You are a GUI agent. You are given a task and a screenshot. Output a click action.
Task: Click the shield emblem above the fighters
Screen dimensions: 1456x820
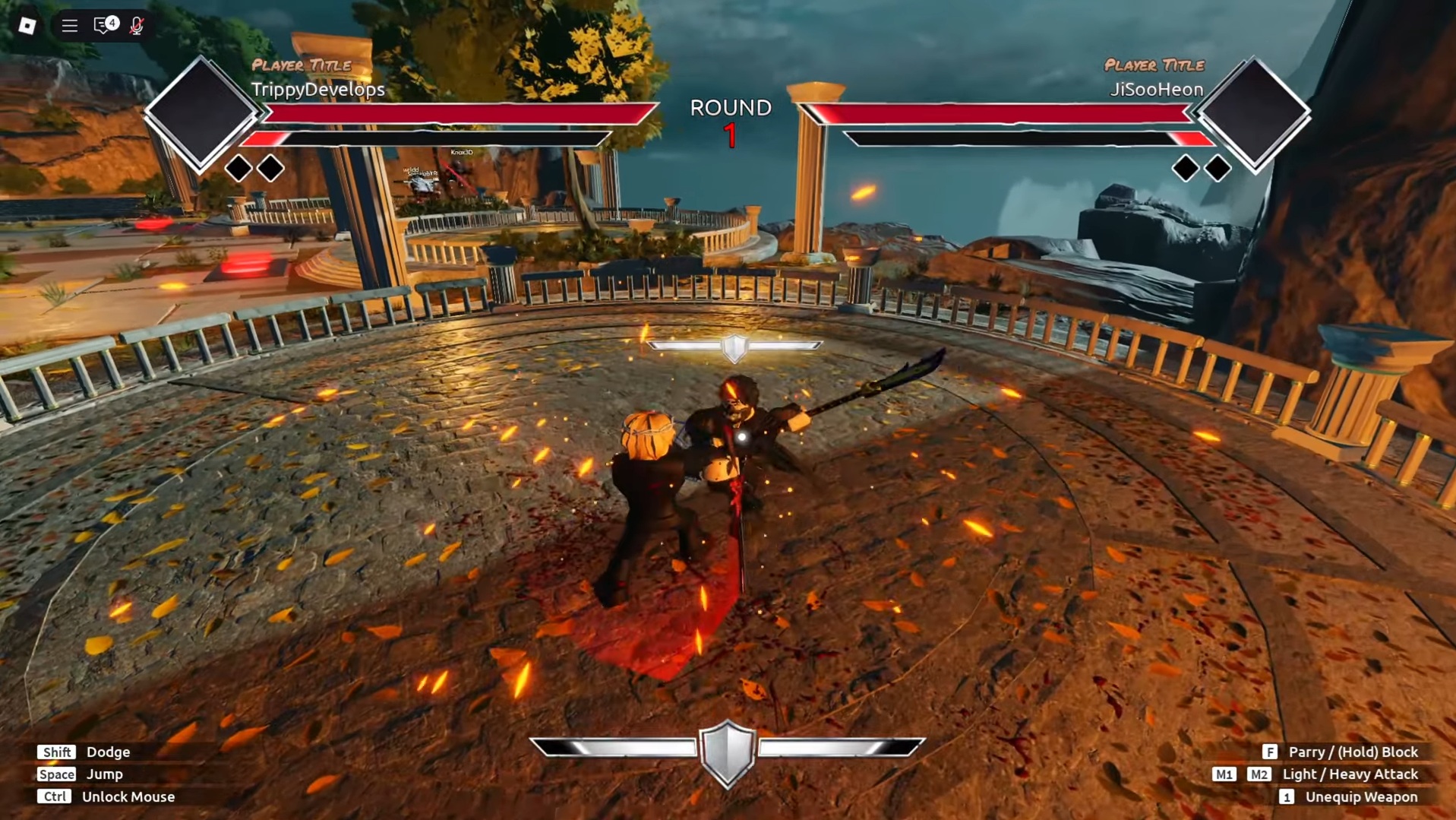pyautogui.click(x=735, y=347)
